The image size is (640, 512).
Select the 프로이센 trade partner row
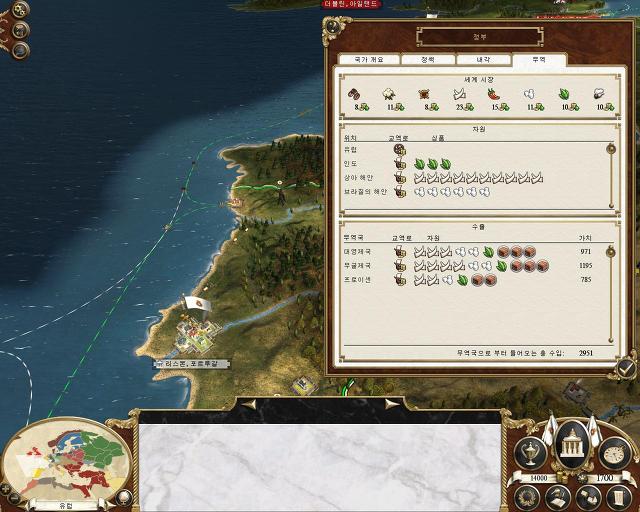(x=470, y=280)
